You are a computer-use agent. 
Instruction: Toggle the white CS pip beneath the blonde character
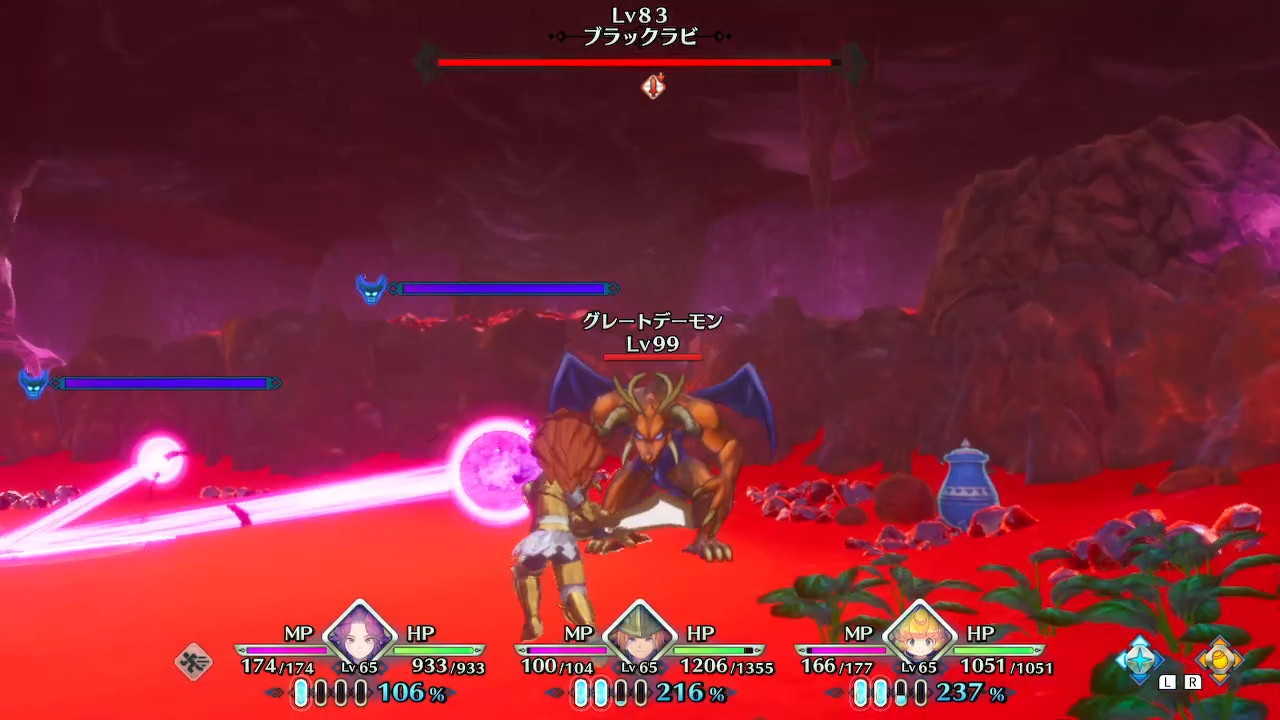pos(862,692)
